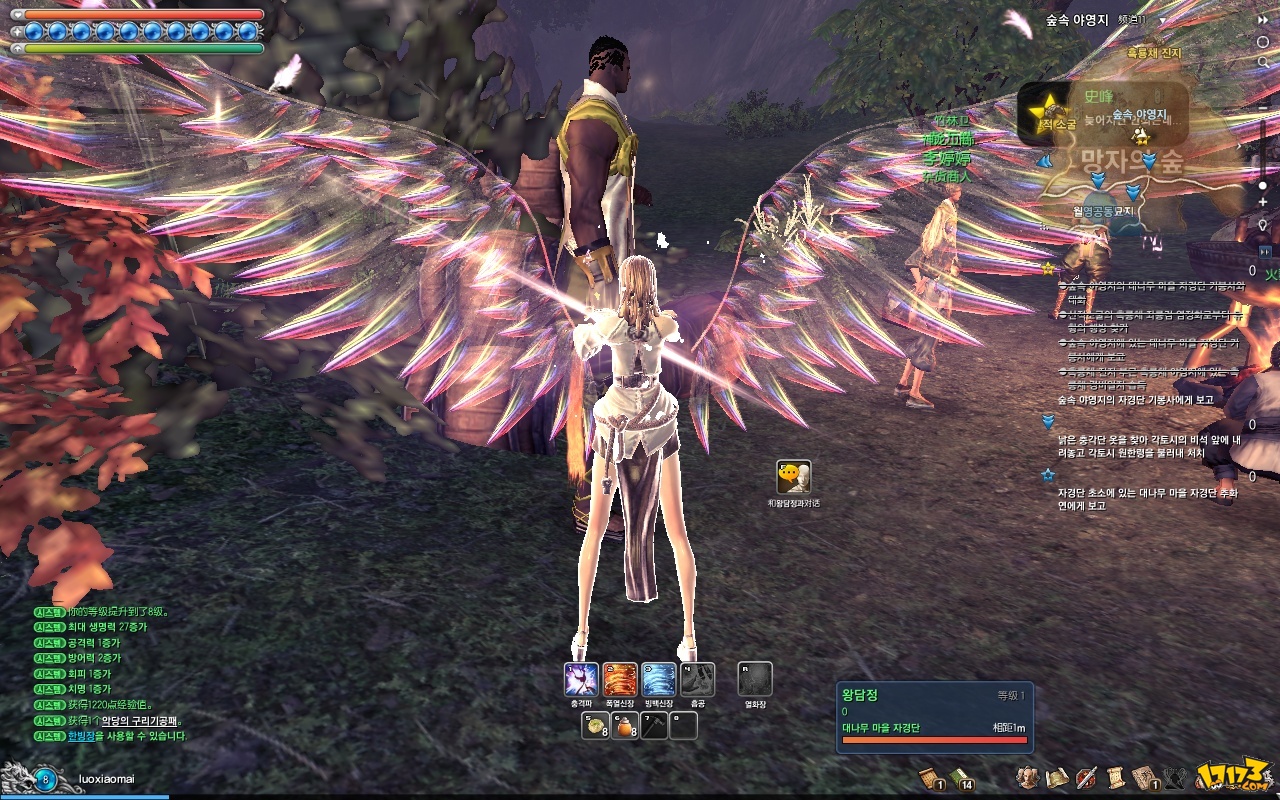Collapse the minimap with top double-arrow
The image size is (1280, 800).
[1263, 20]
